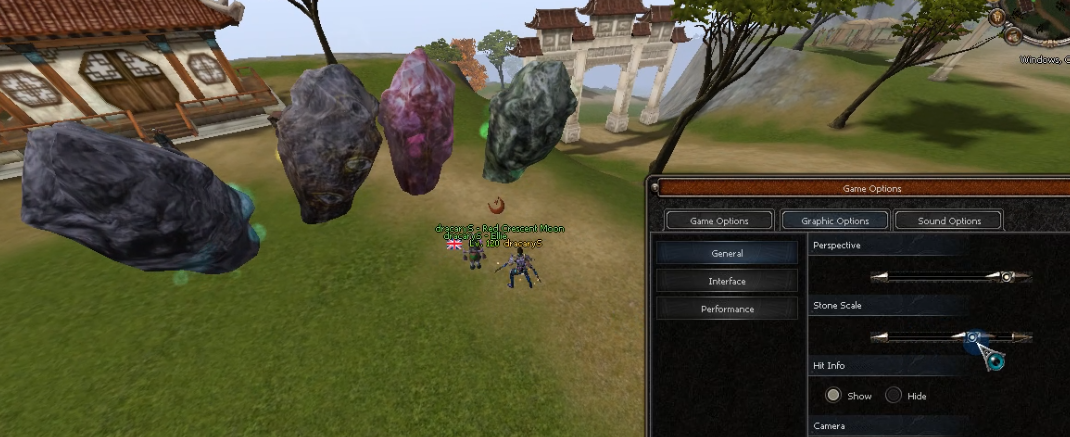Image resolution: width=1070 pixels, height=437 pixels.
Task: Click the lower round minimap button
Action: coord(1012,38)
